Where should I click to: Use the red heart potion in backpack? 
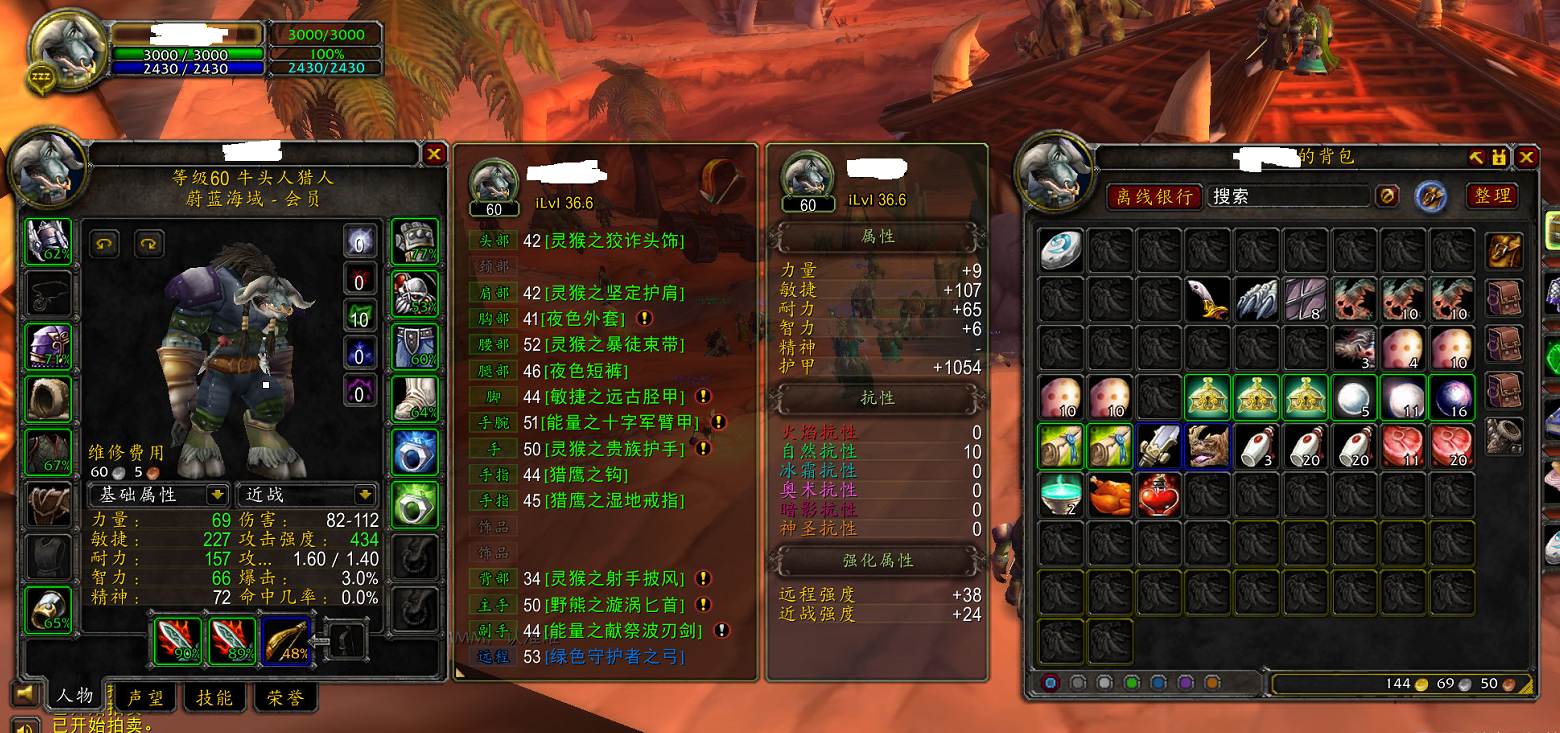1158,495
